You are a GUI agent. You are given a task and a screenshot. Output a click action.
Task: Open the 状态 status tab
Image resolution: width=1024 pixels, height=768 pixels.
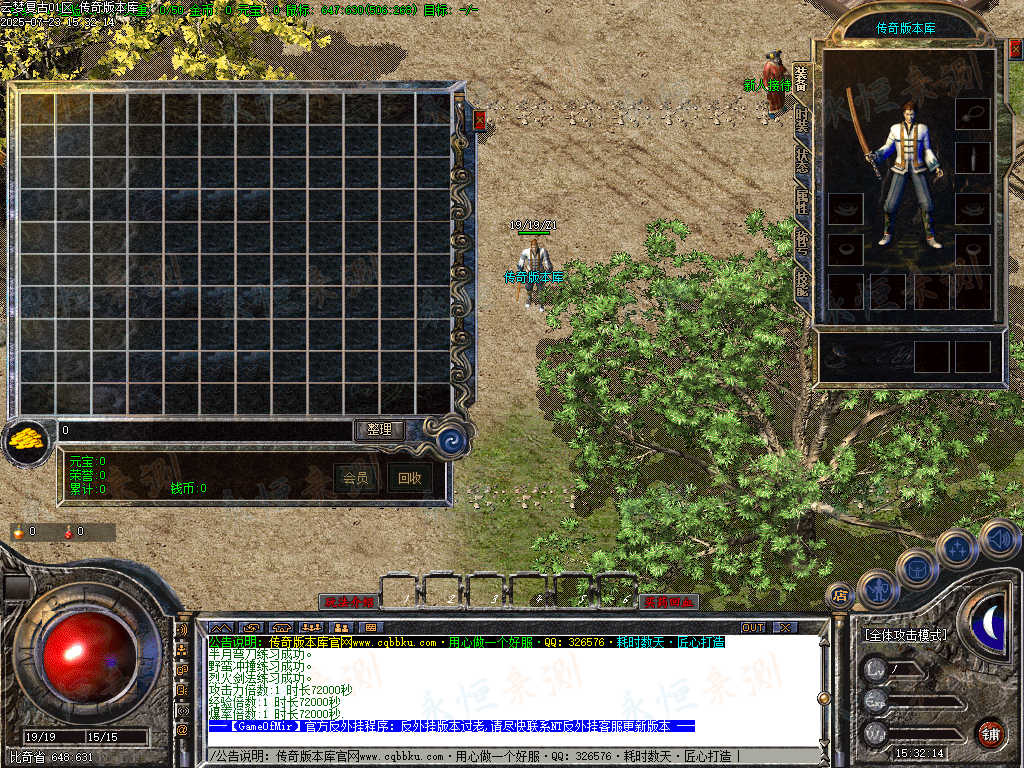(x=801, y=158)
